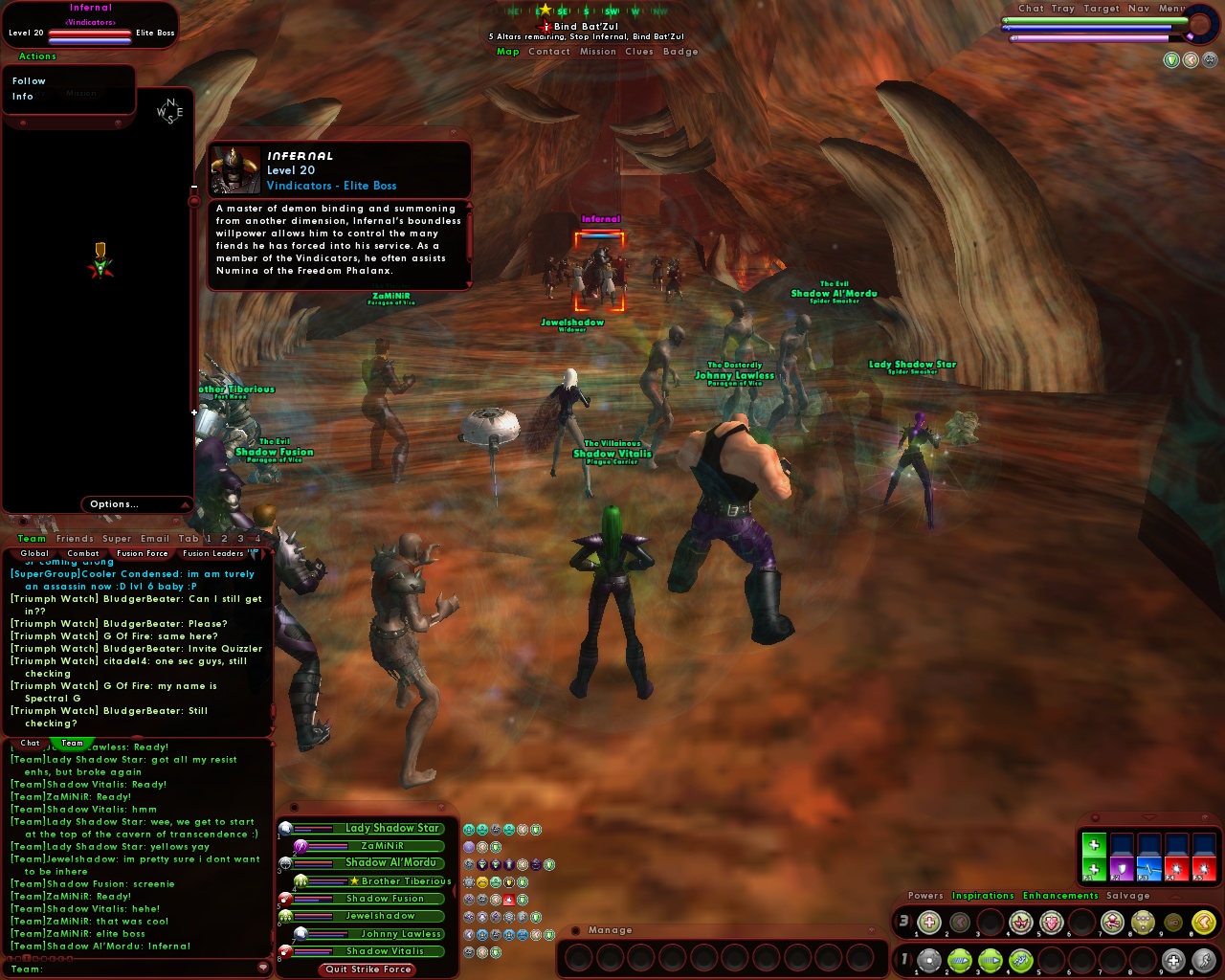This screenshot has height=980, width=1225.
Task: Open the Menu item in the top-right bar
Action: (1169, 9)
